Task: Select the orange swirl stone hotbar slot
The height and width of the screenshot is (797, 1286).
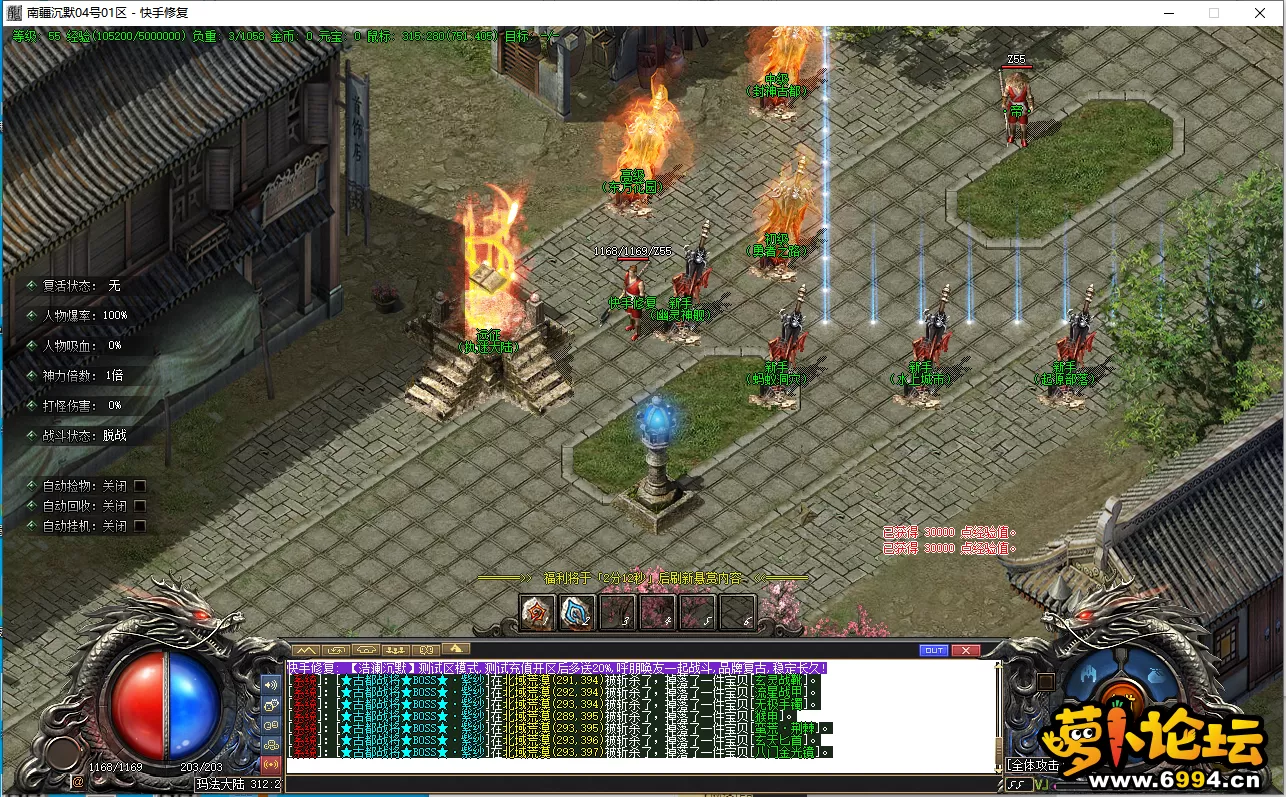Action: click(537, 612)
